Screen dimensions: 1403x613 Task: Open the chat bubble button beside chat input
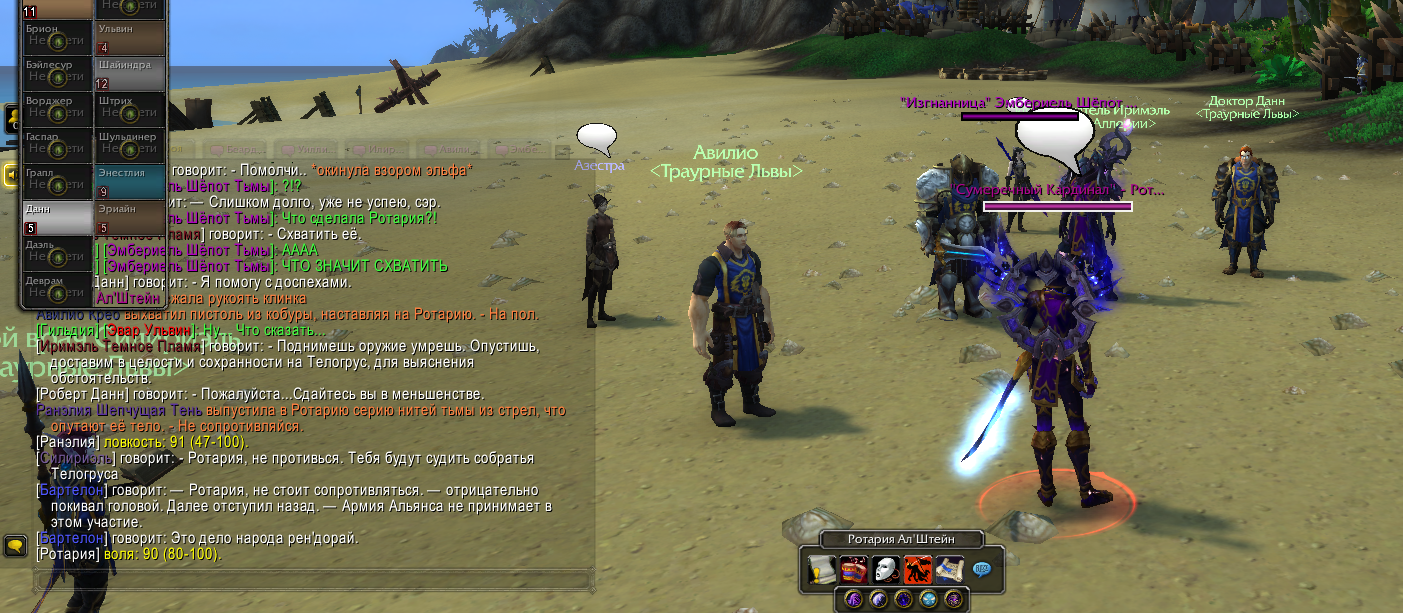16,546
